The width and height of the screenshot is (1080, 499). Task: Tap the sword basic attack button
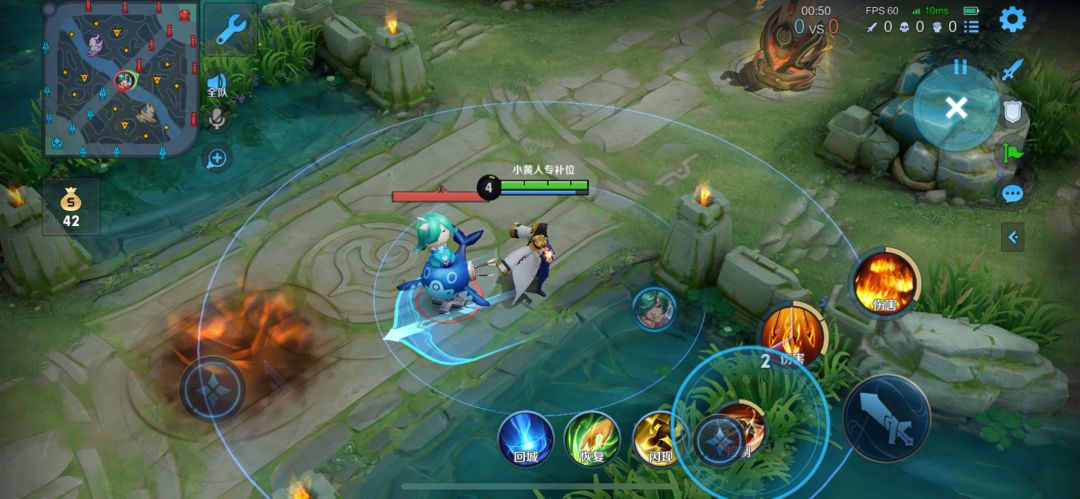(x=886, y=417)
